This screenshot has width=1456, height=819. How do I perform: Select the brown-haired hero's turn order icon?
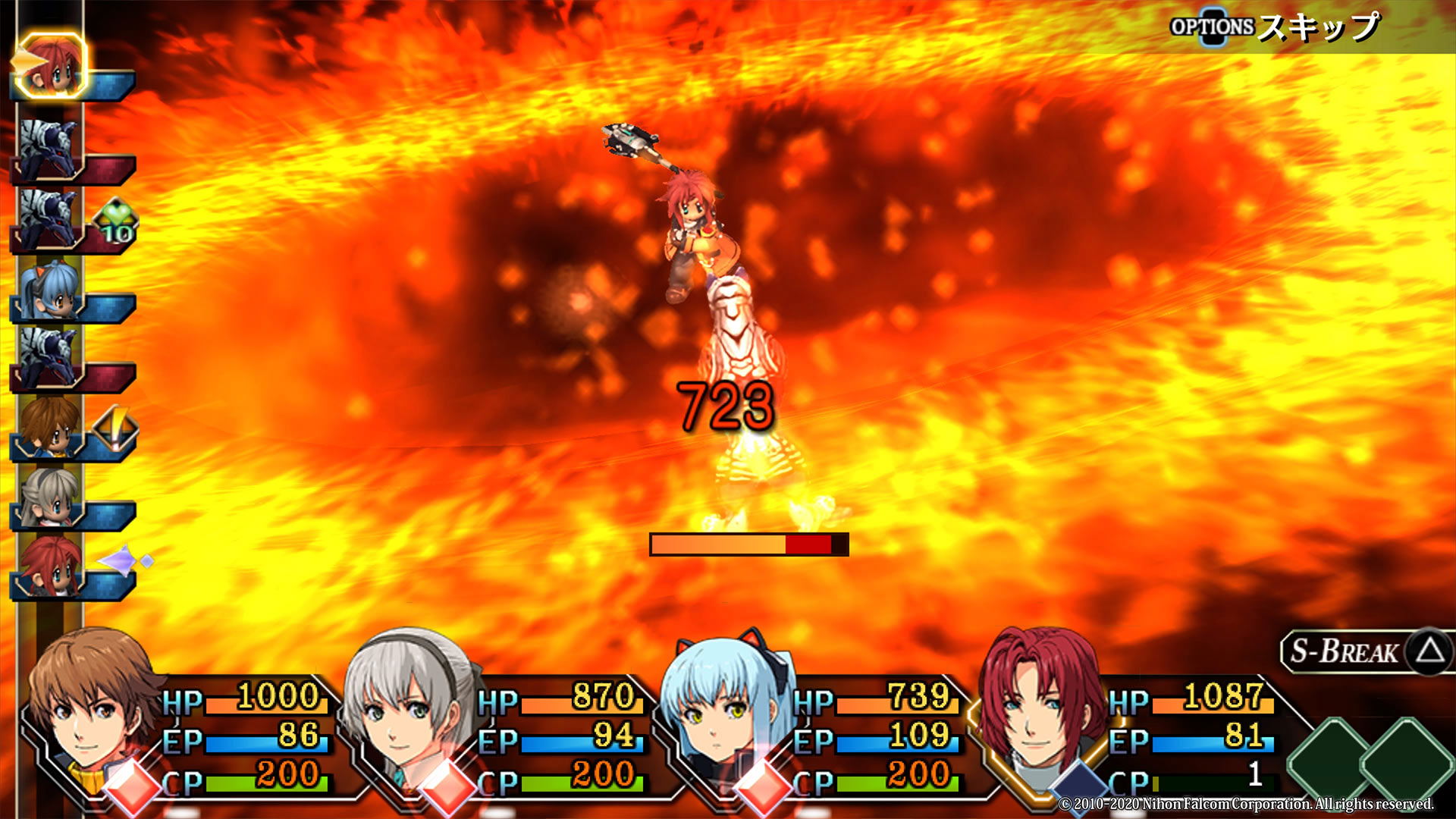pyautogui.click(x=50, y=428)
